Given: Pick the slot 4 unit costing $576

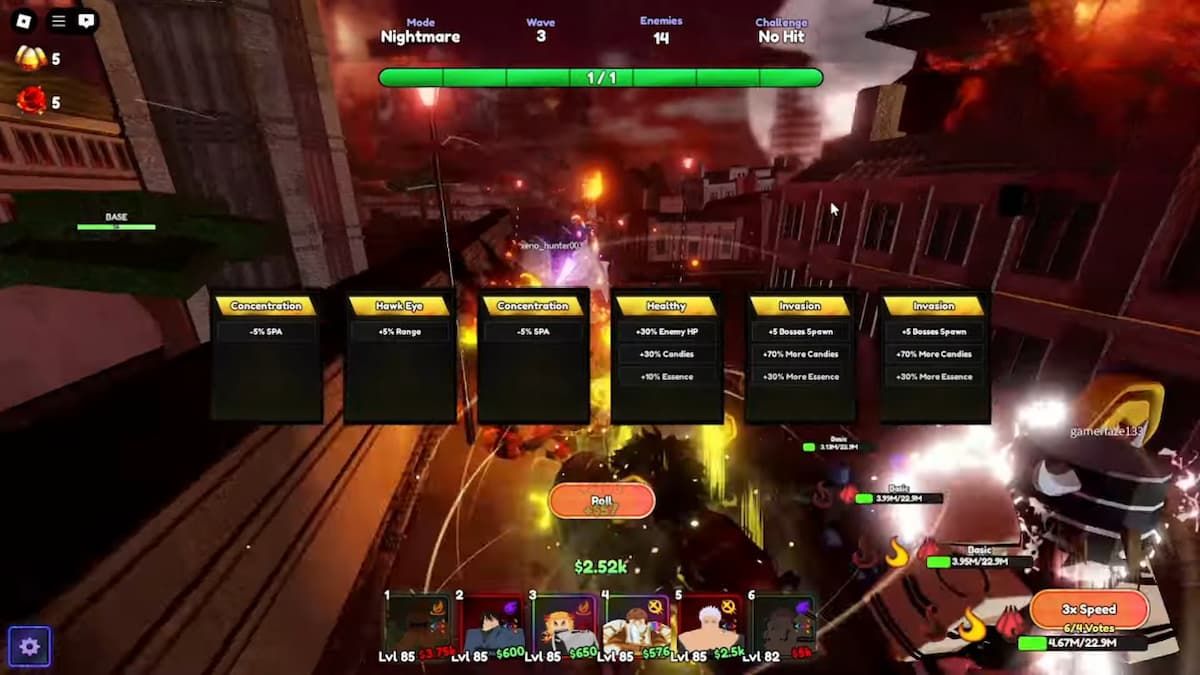Looking at the screenshot, I should pos(637,624).
